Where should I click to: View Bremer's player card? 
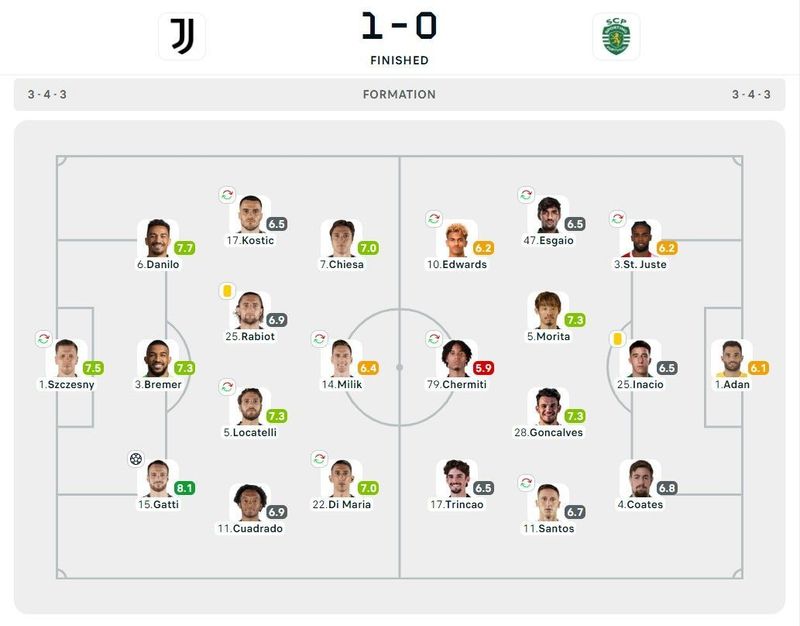tap(157, 358)
